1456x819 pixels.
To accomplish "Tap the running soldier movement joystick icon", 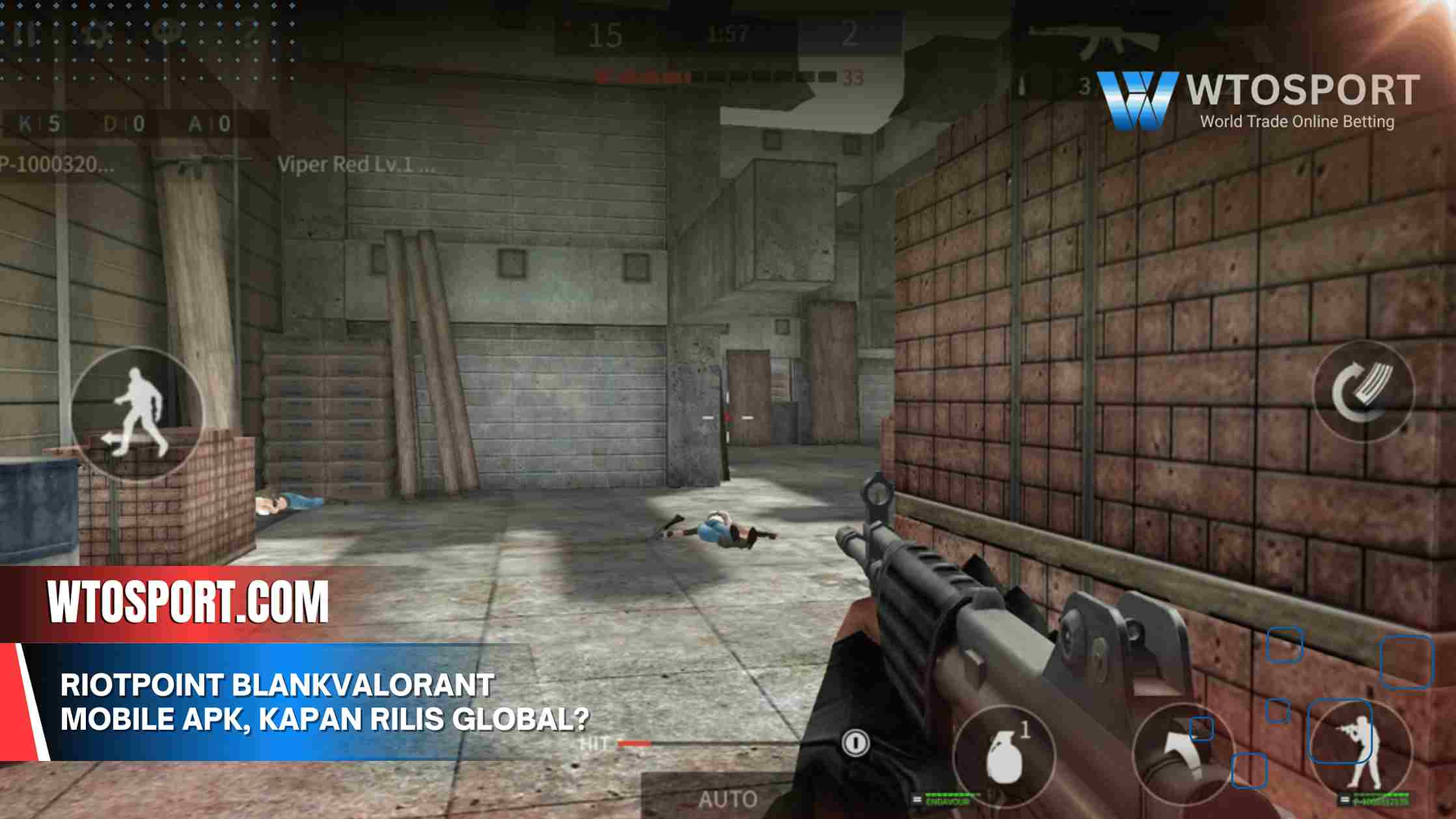I will 140,417.
